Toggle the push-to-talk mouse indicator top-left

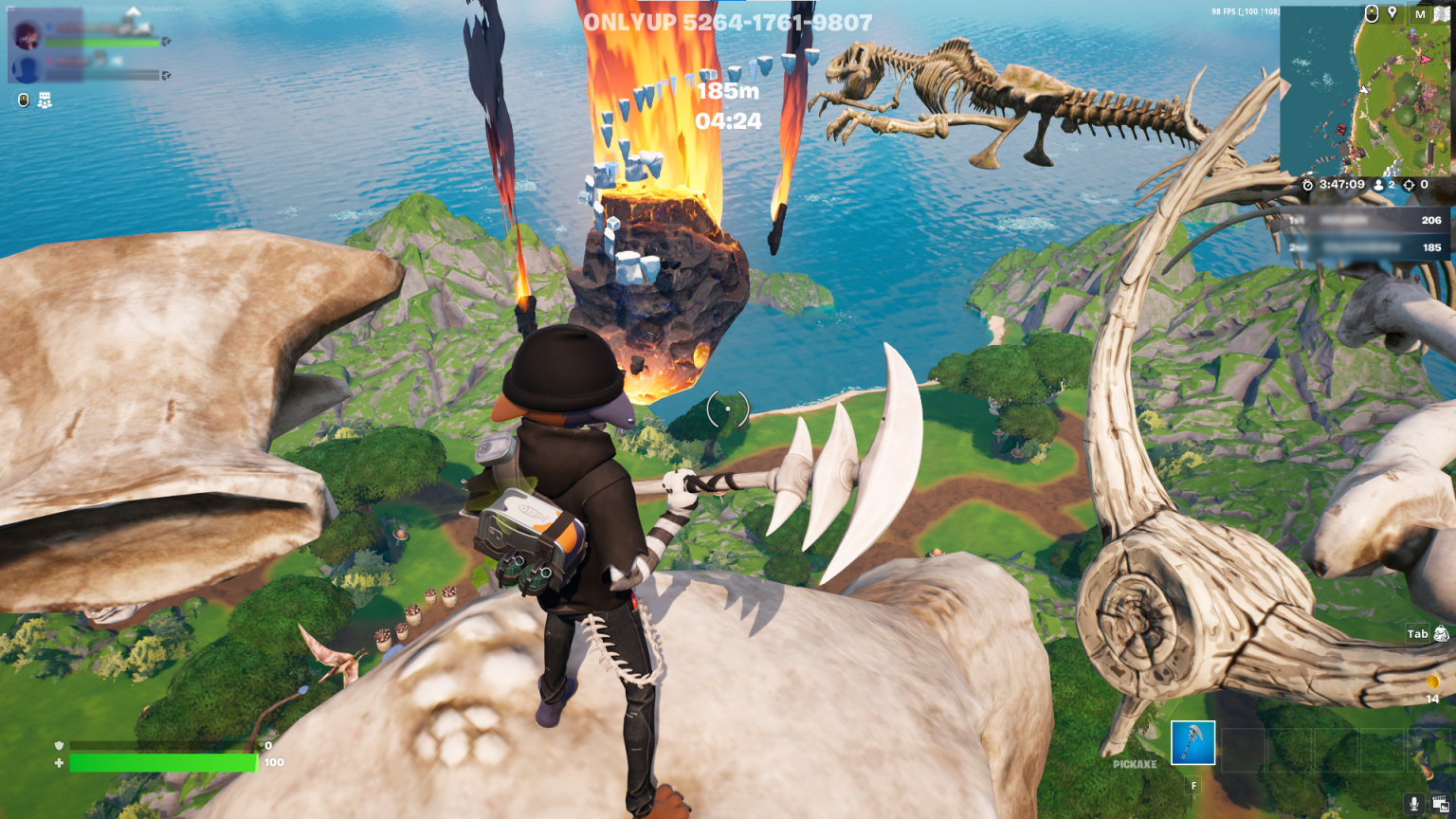click(x=23, y=99)
